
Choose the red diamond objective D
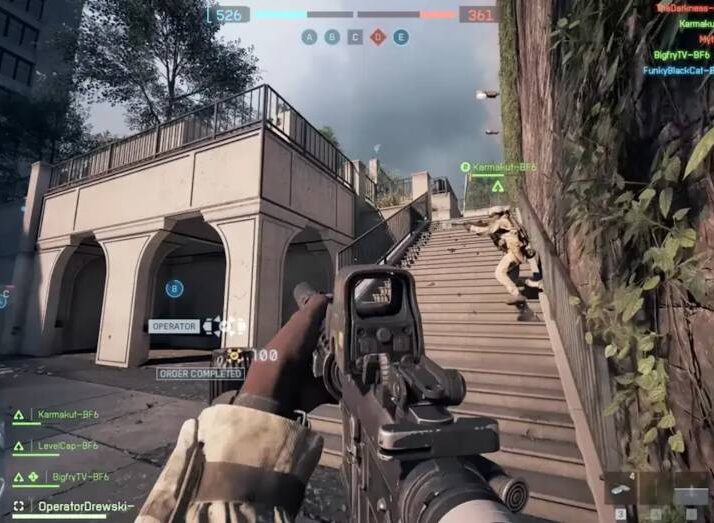(378, 37)
